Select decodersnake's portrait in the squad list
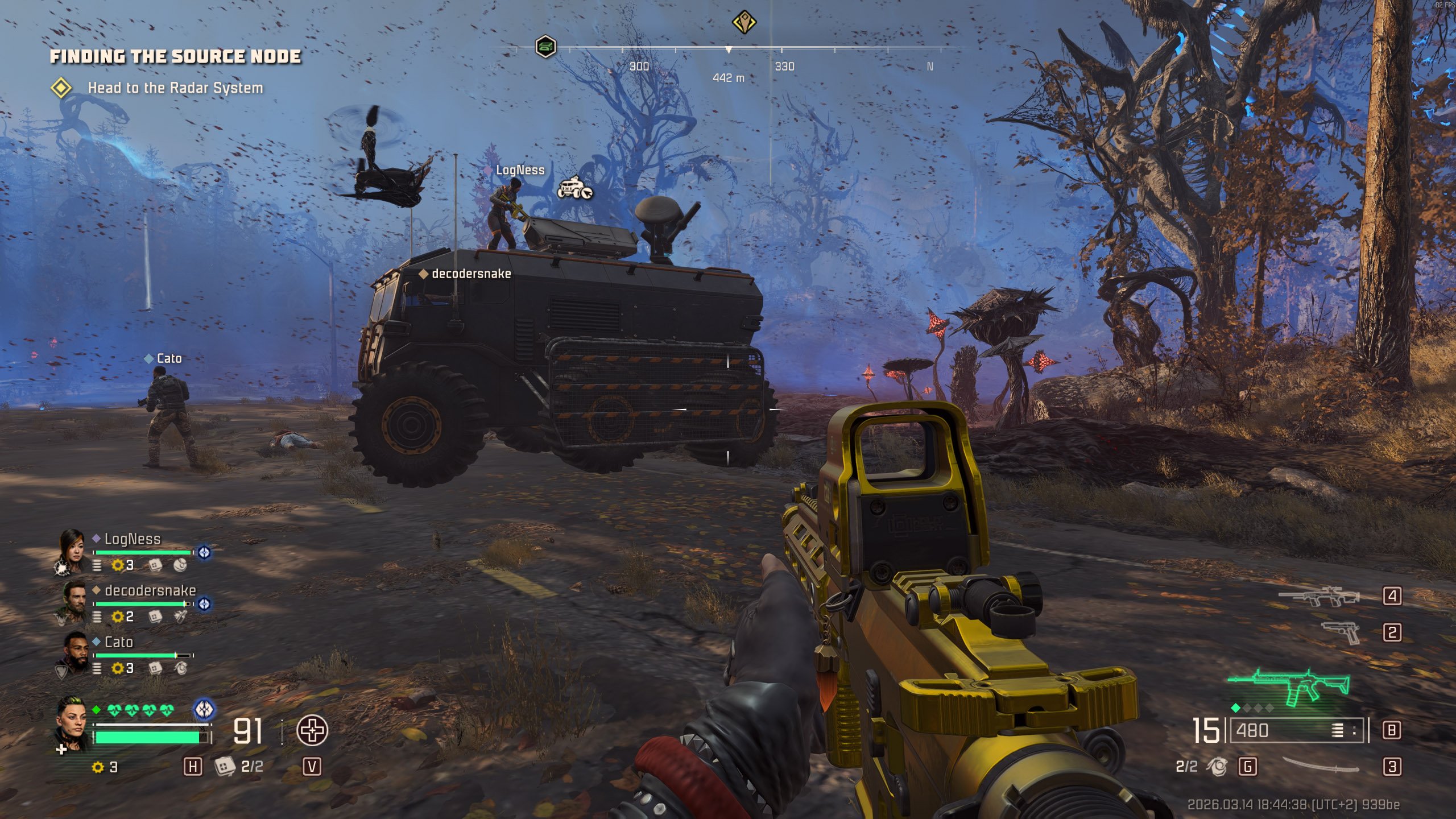The height and width of the screenshot is (819, 1456). click(74, 601)
